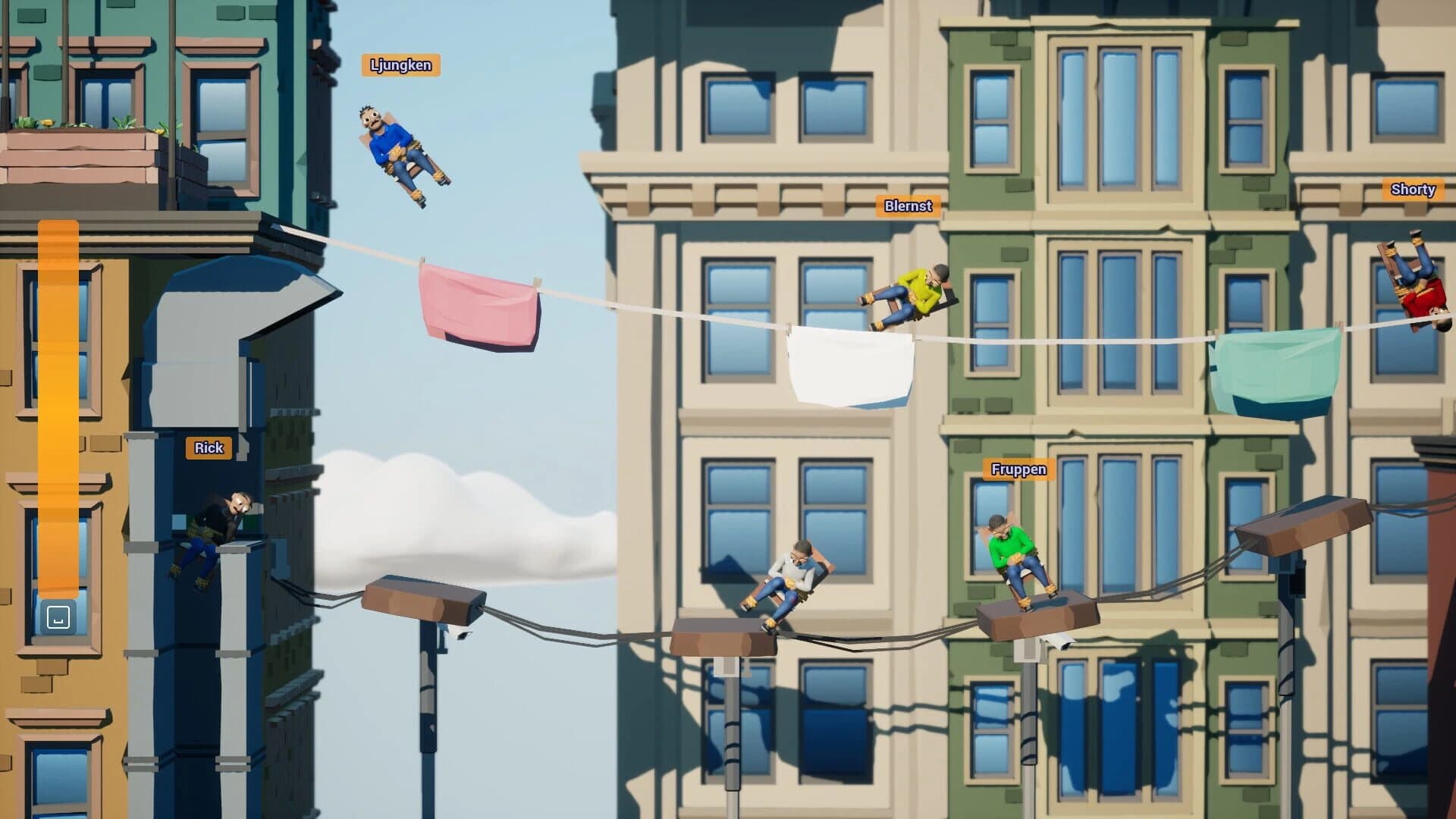Image resolution: width=1456 pixels, height=819 pixels.
Task: Select the Rick name tag
Action: [209, 448]
